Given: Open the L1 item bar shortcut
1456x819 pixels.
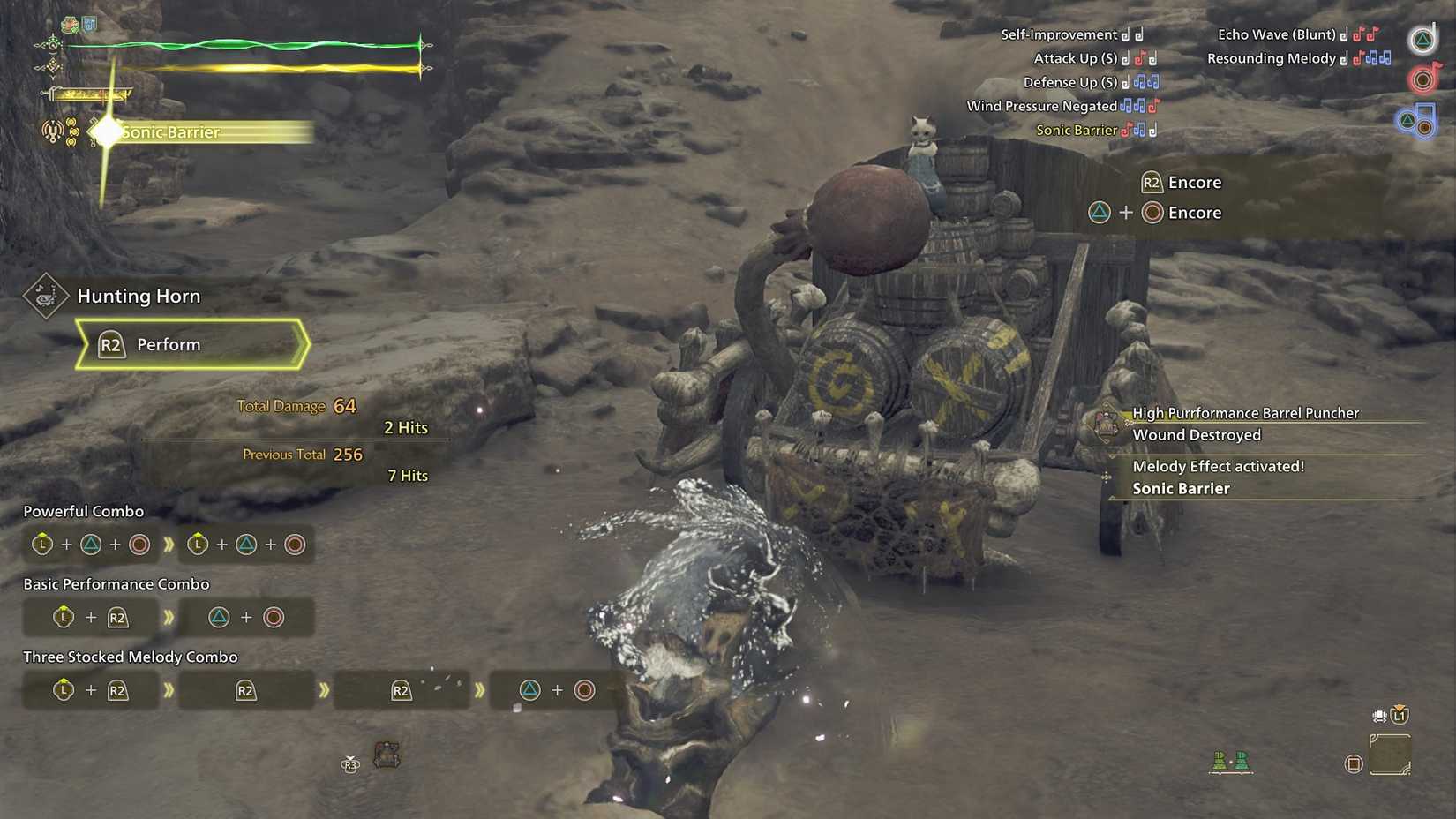Looking at the screenshot, I should click(1399, 717).
